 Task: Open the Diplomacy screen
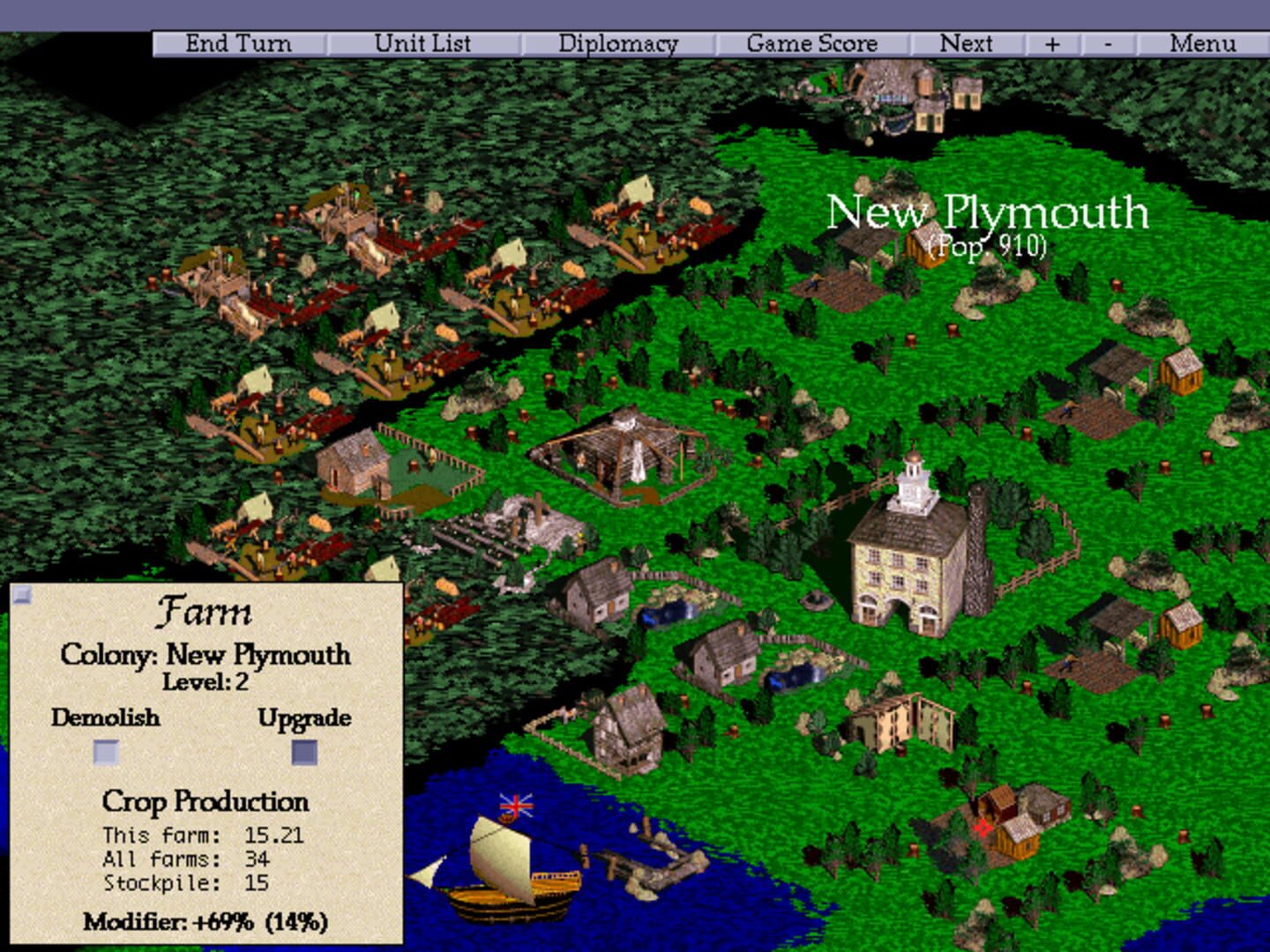(x=617, y=42)
